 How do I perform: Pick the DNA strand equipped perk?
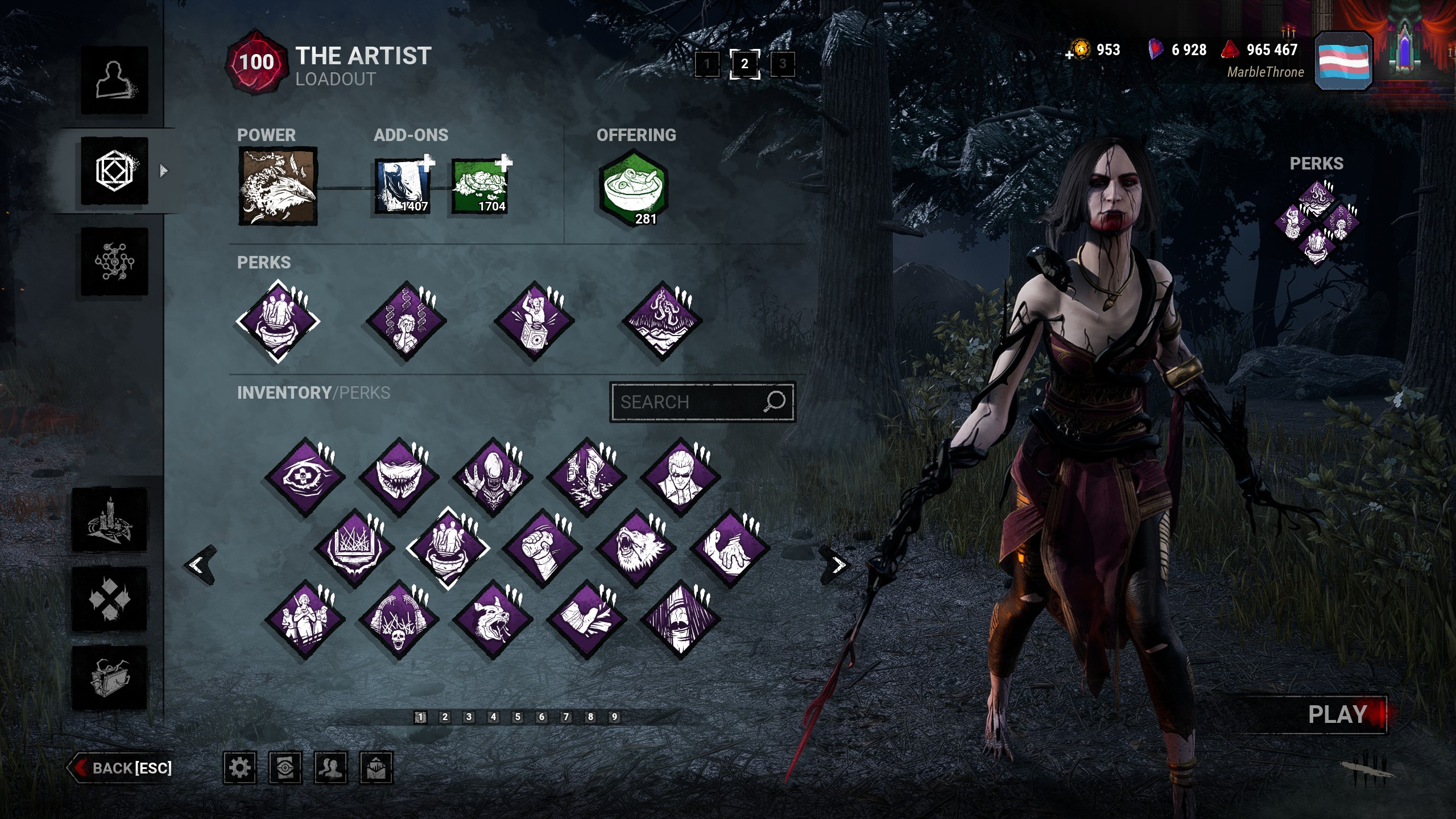pos(406,321)
